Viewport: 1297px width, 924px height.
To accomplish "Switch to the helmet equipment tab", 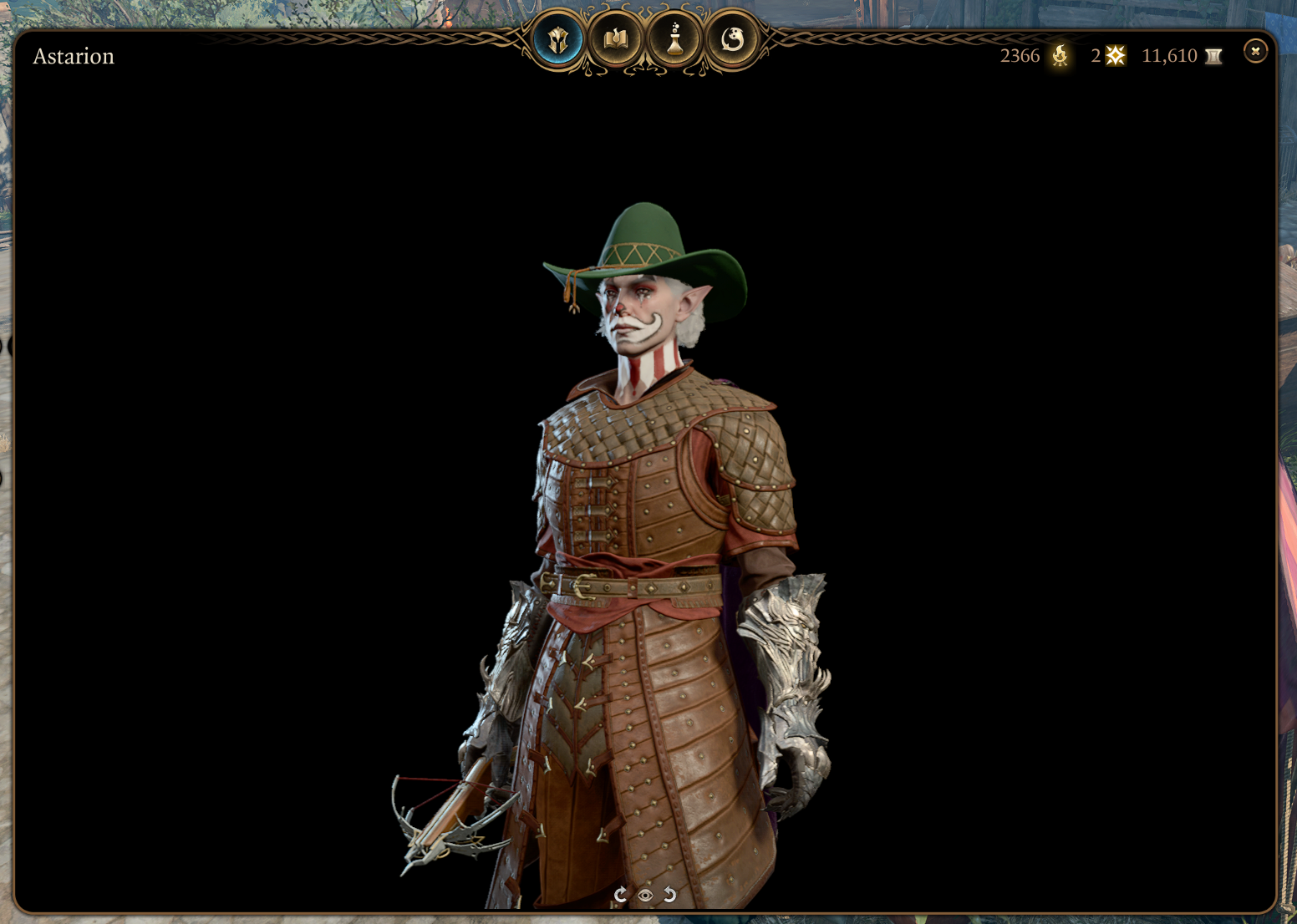I will coord(557,39).
